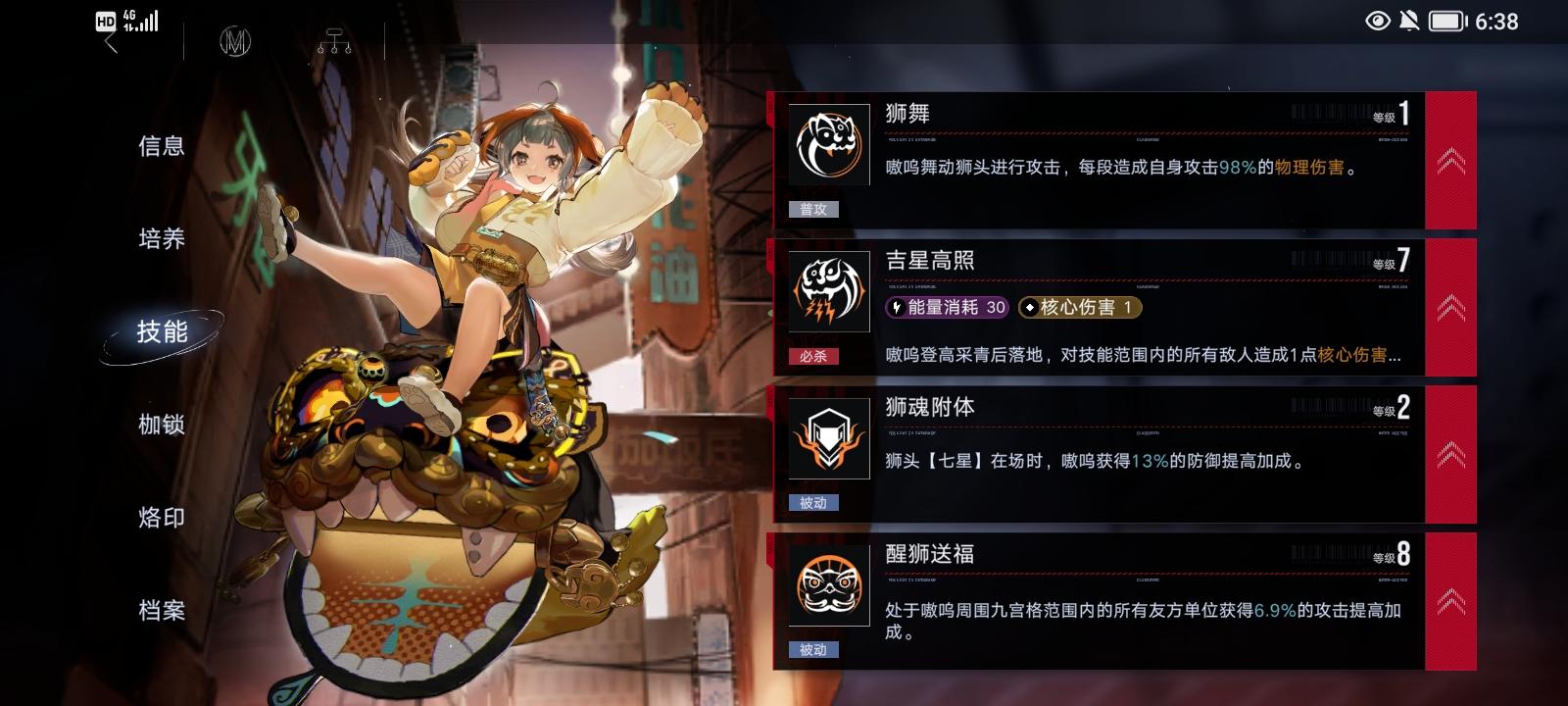Click the 普攻 label under the first skill
This screenshot has height=706, width=1568.
pyautogui.click(x=814, y=209)
